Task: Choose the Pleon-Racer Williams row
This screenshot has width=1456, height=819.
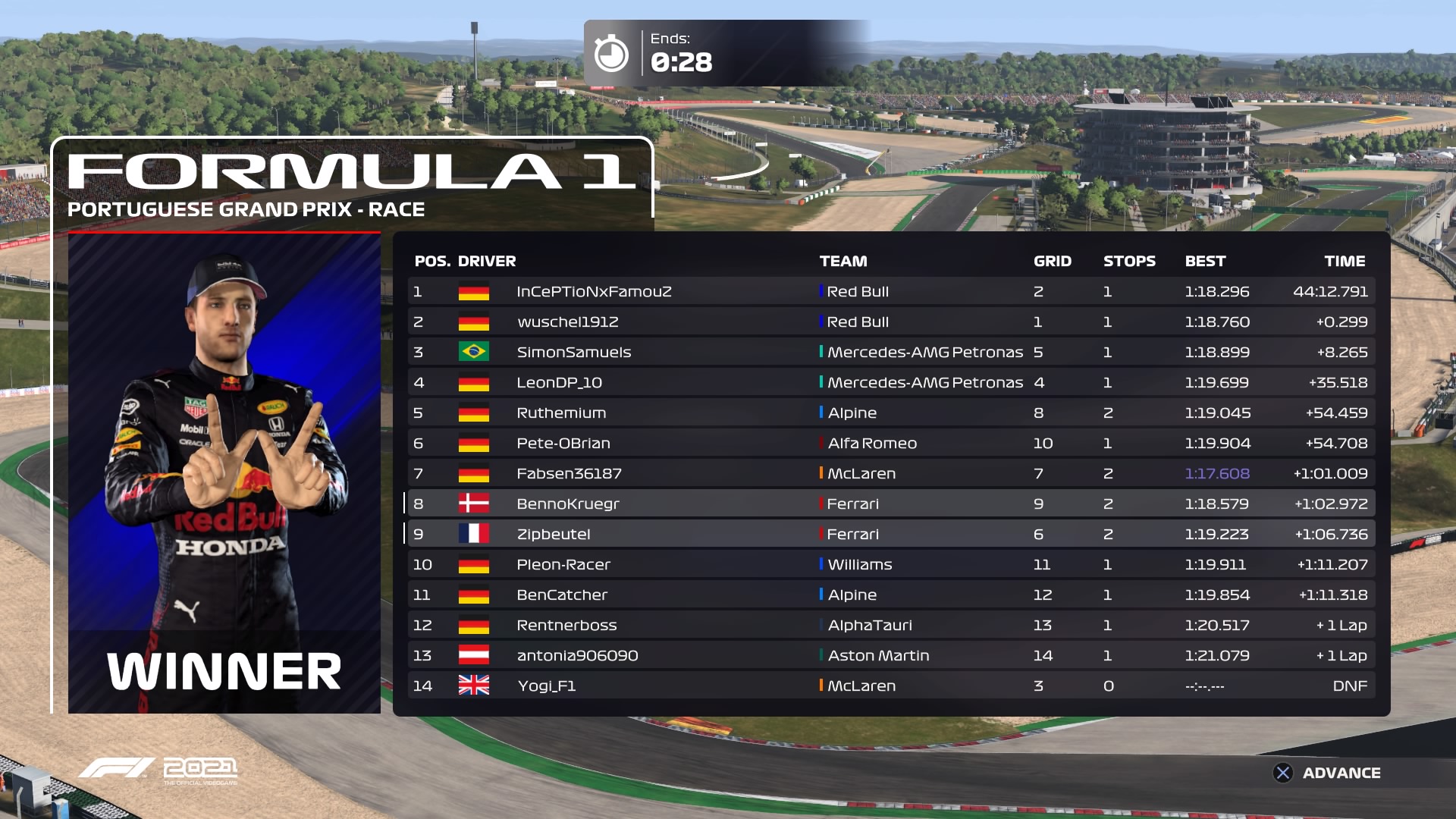Action: (891, 564)
